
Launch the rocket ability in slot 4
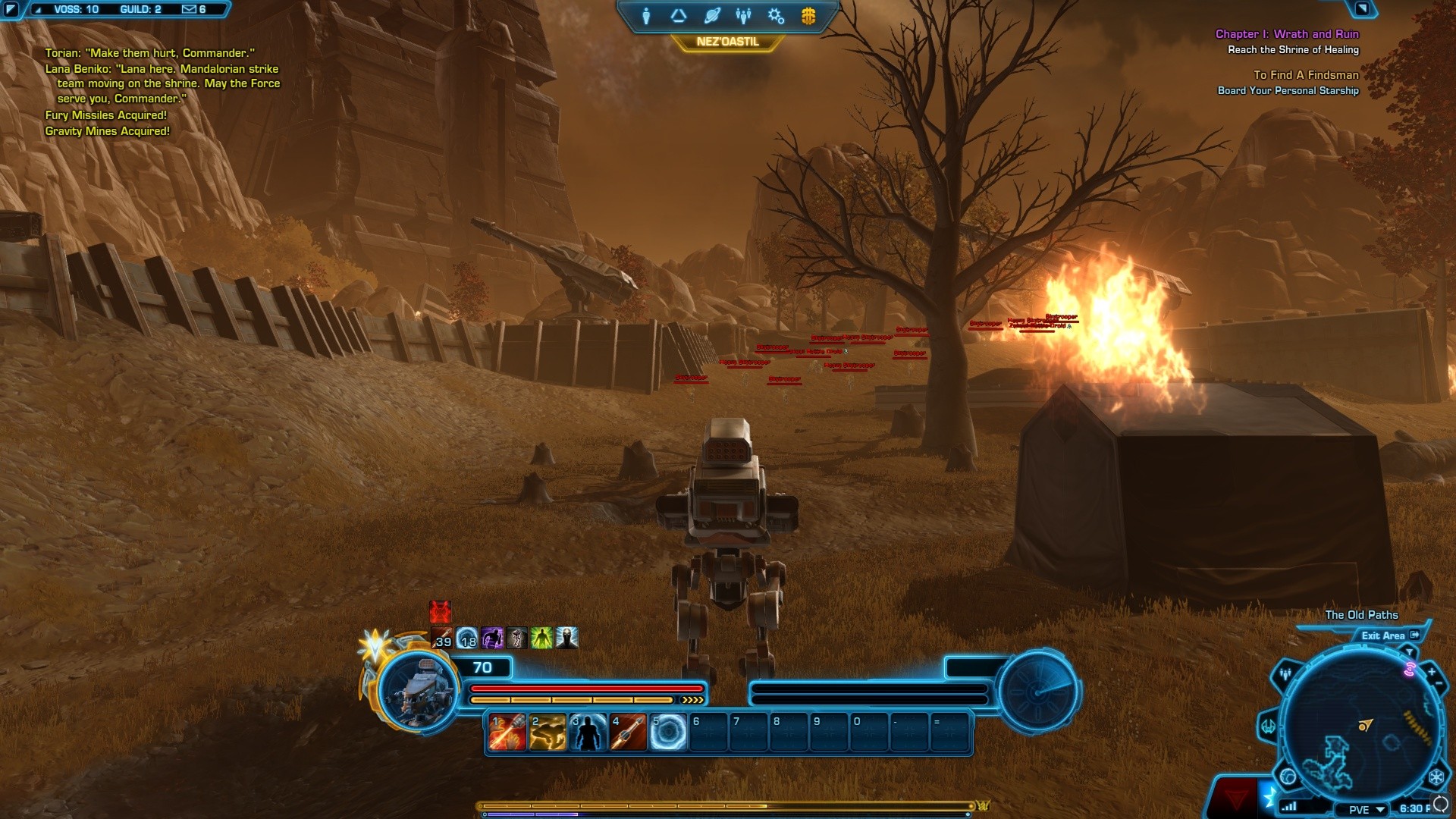628,733
